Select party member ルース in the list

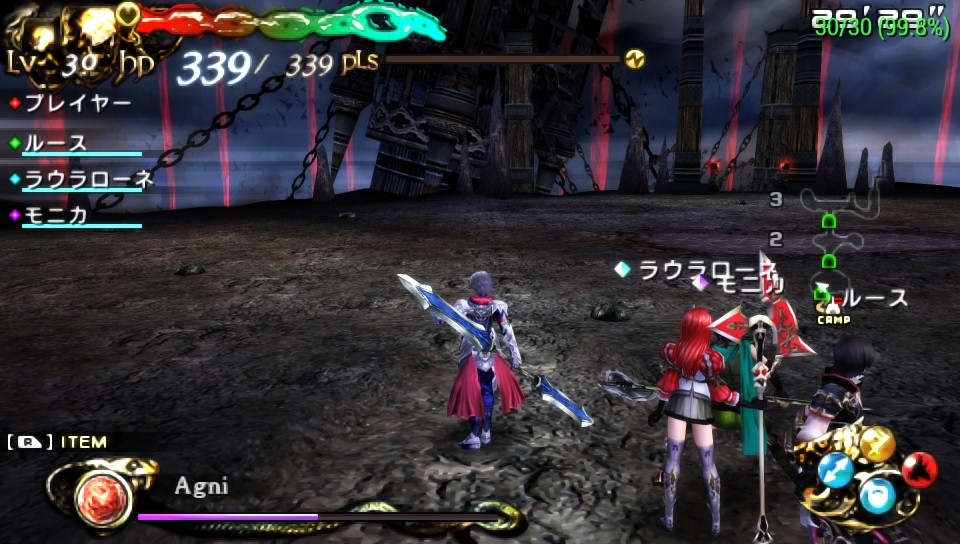pyautogui.click(x=56, y=143)
